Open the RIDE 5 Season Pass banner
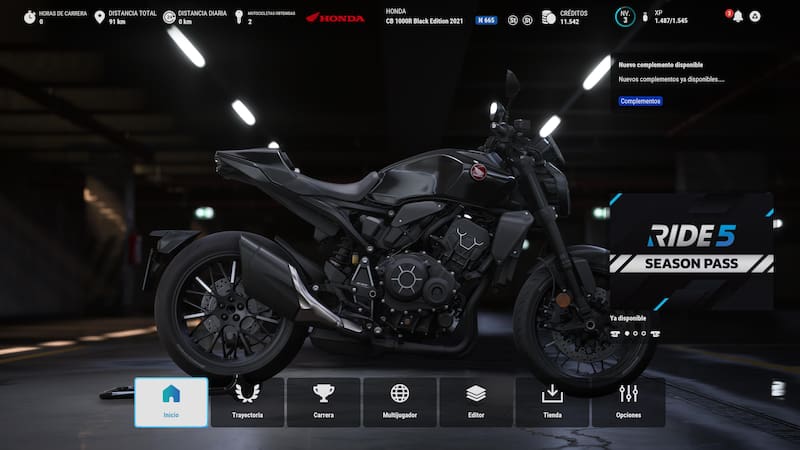 692,249
